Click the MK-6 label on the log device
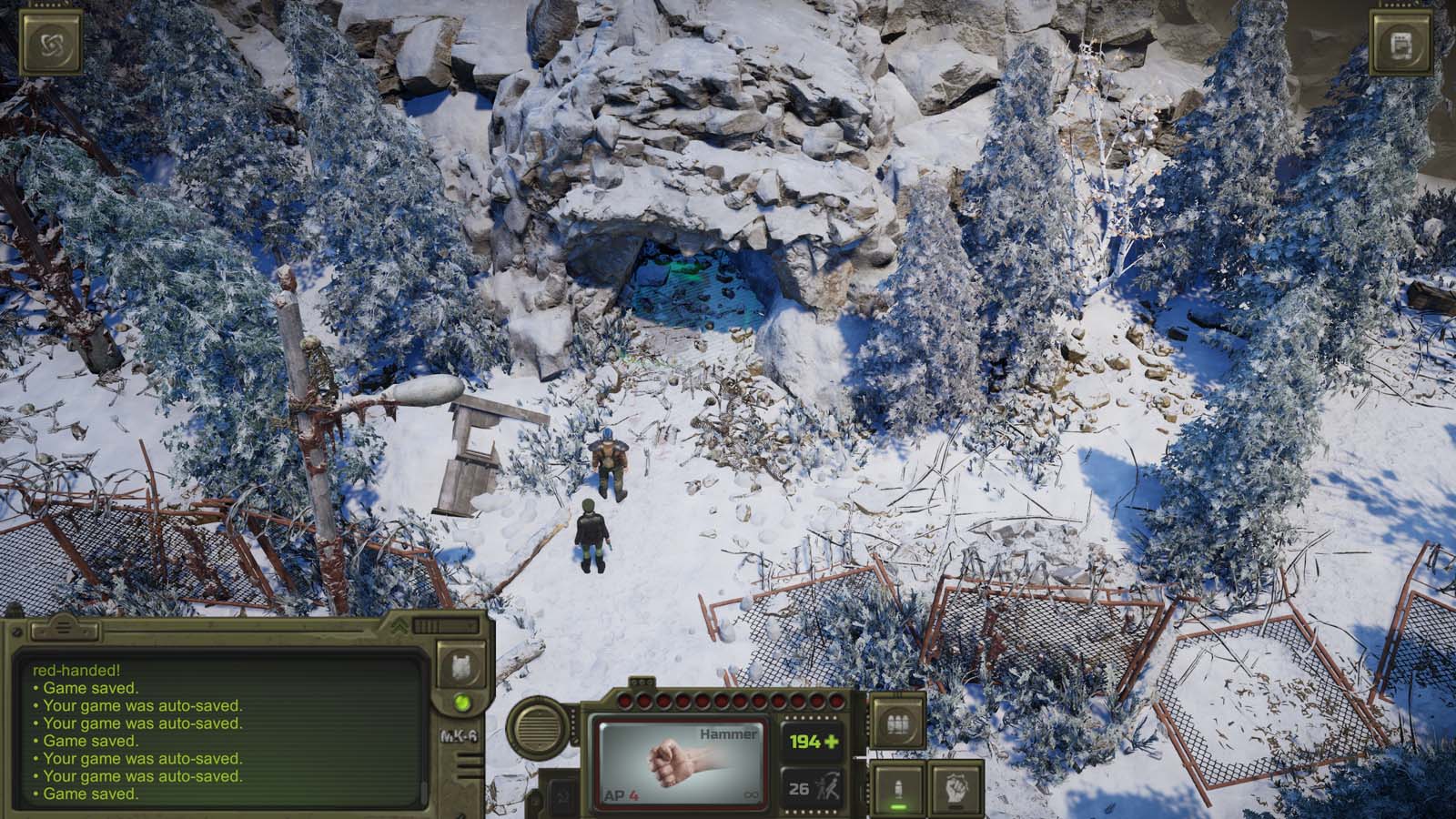Viewport: 1456px width, 819px height. click(x=460, y=735)
